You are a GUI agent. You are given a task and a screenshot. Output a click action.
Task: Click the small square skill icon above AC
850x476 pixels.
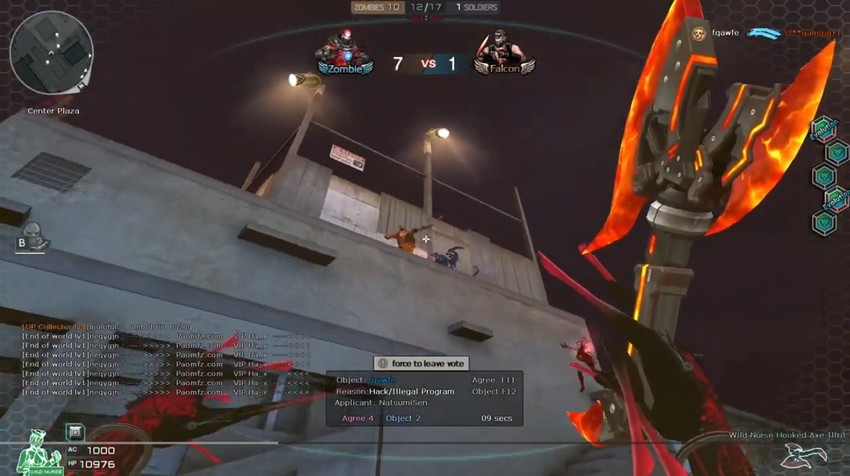(x=75, y=432)
